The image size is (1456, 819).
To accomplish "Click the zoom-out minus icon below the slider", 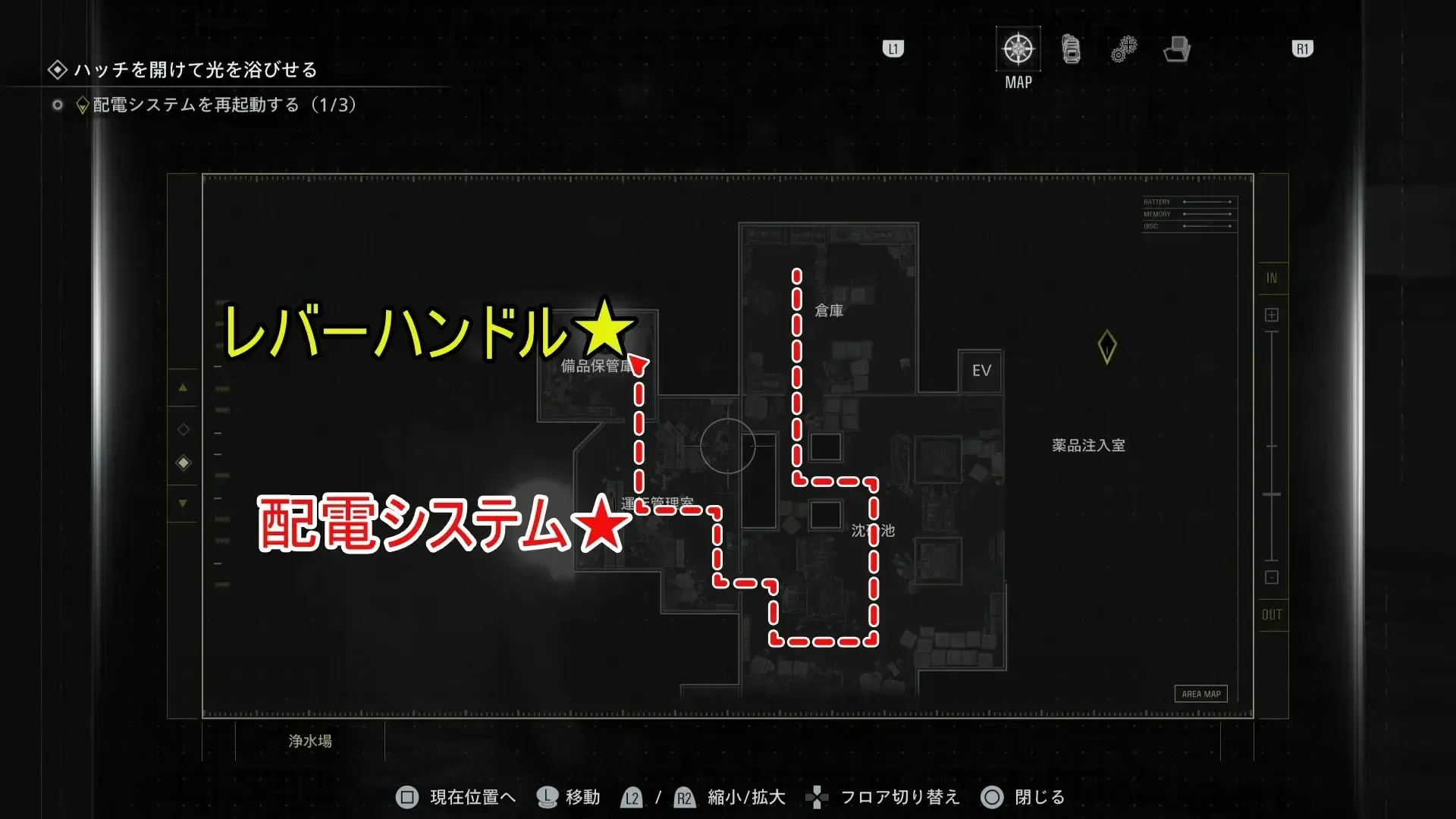I will click(x=1272, y=578).
